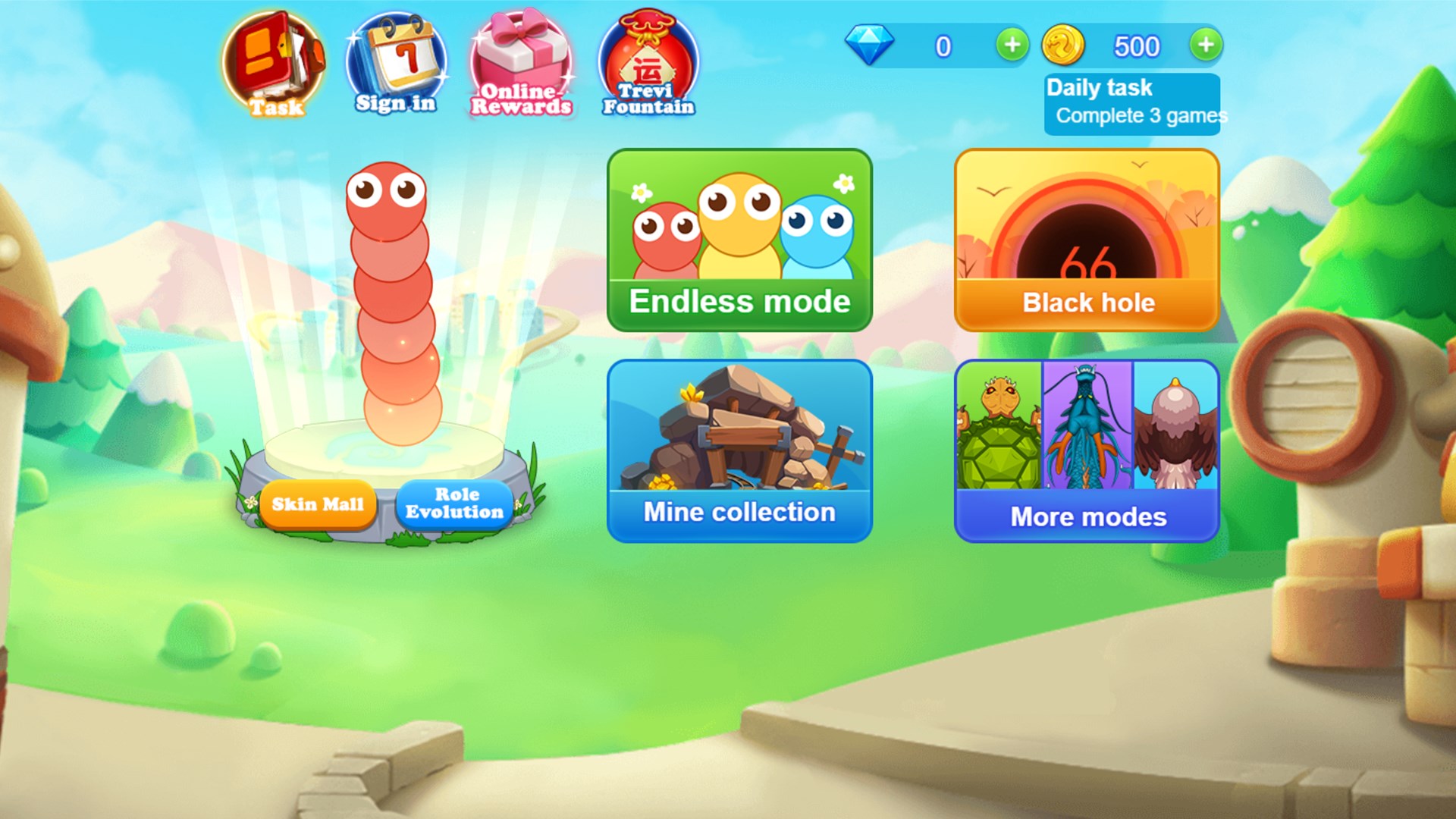Click the blue diamond currency icon
Image resolution: width=1456 pixels, height=819 pixels.
click(871, 45)
